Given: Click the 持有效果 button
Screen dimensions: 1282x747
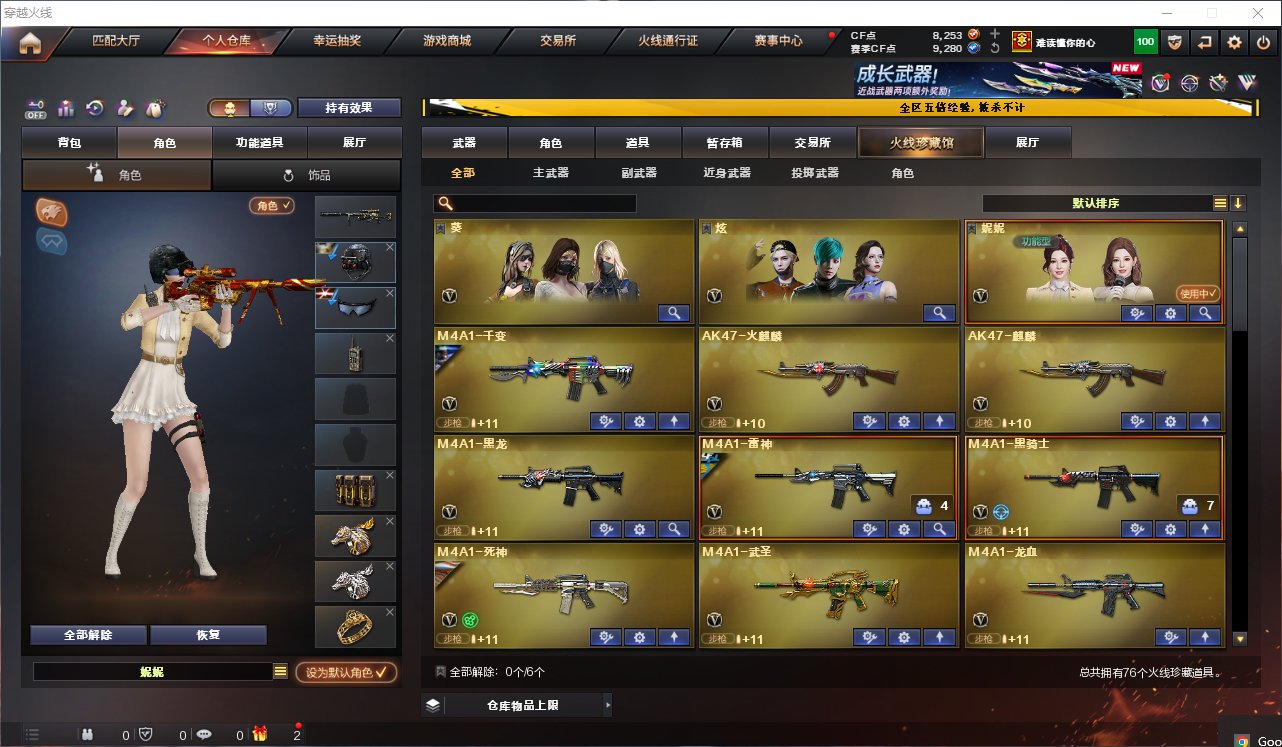Looking at the screenshot, I should point(349,107).
